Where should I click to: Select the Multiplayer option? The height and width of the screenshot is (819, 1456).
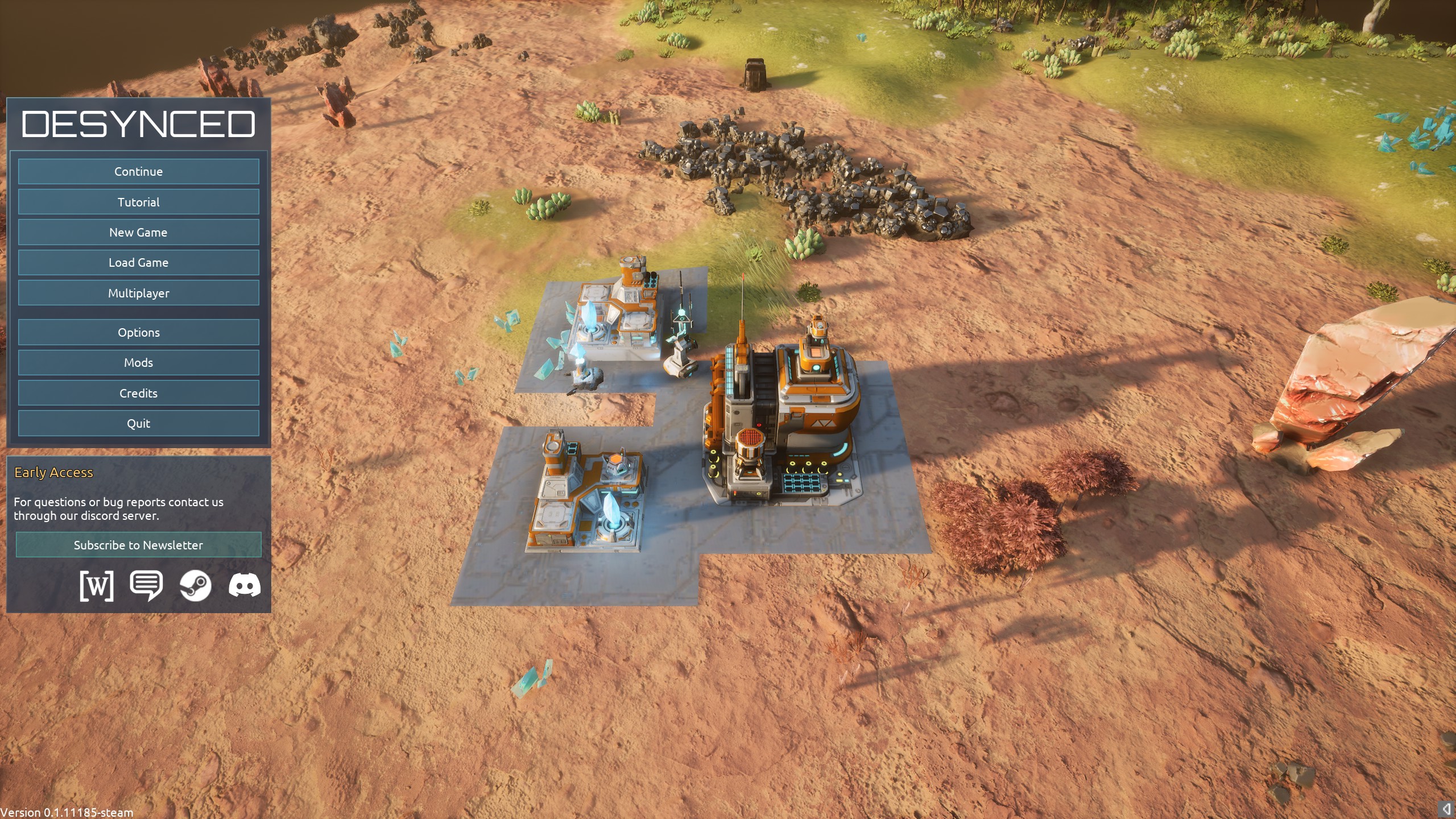(138, 293)
